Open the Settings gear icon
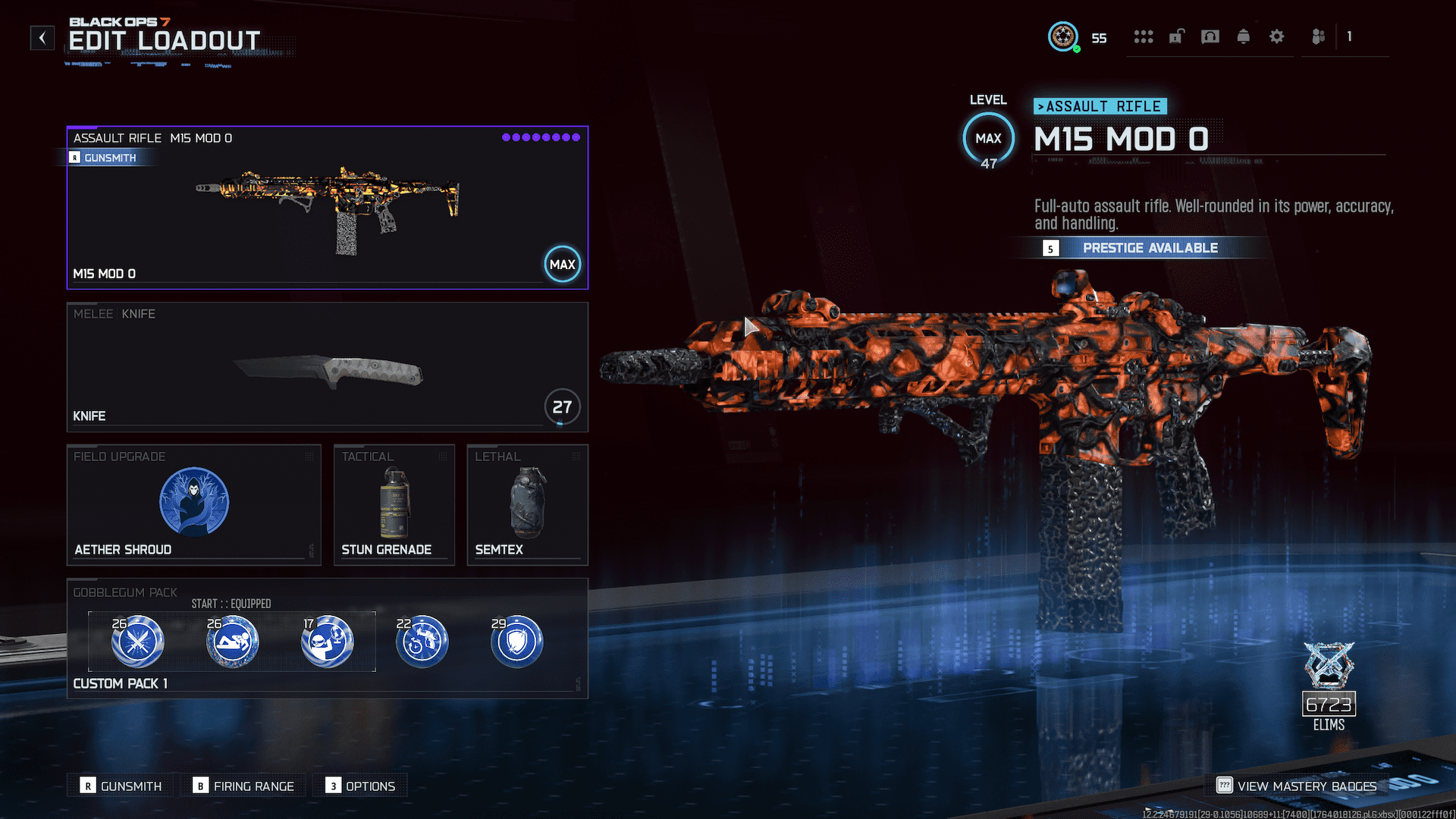Viewport: 1456px width, 819px height. pyautogui.click(x=1277, y=36)
